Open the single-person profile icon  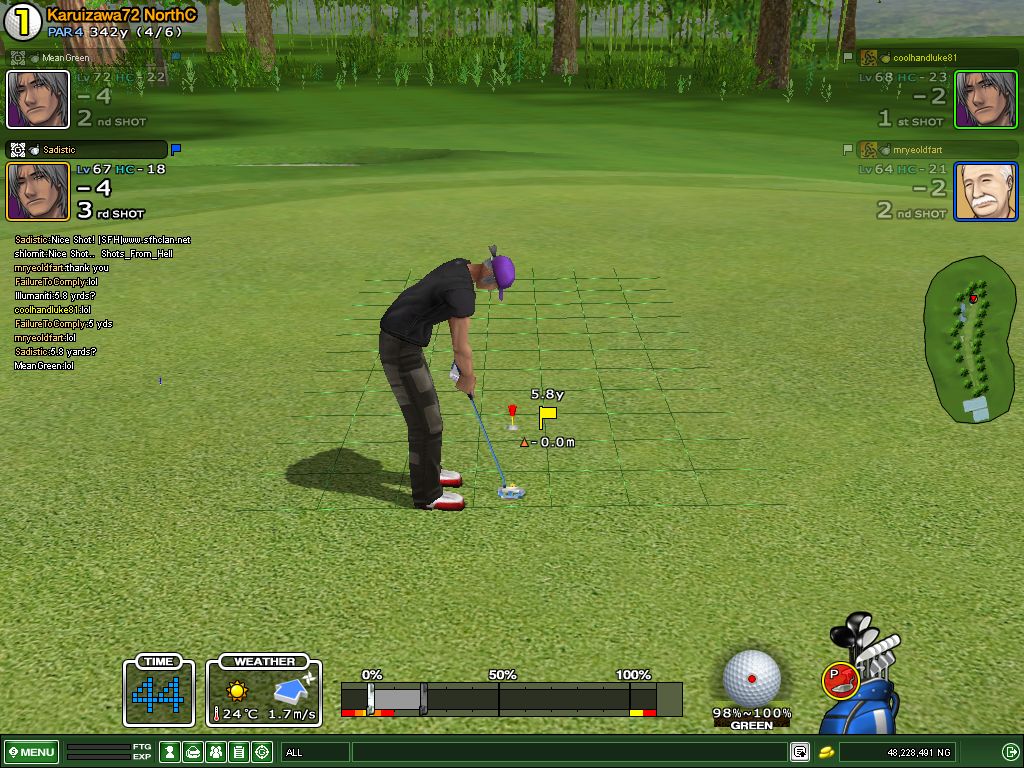[x=170, y=752]
